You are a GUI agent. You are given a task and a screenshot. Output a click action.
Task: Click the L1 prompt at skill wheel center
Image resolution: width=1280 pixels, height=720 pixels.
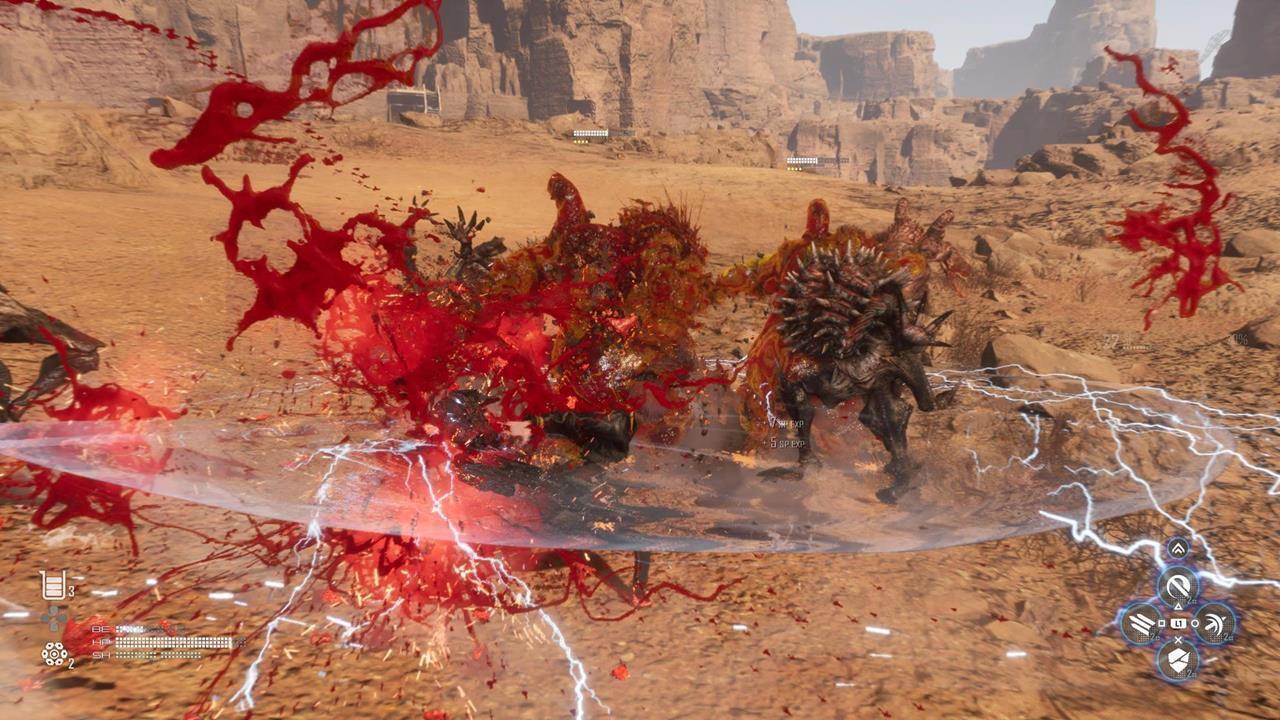(x=1178, y=624)
